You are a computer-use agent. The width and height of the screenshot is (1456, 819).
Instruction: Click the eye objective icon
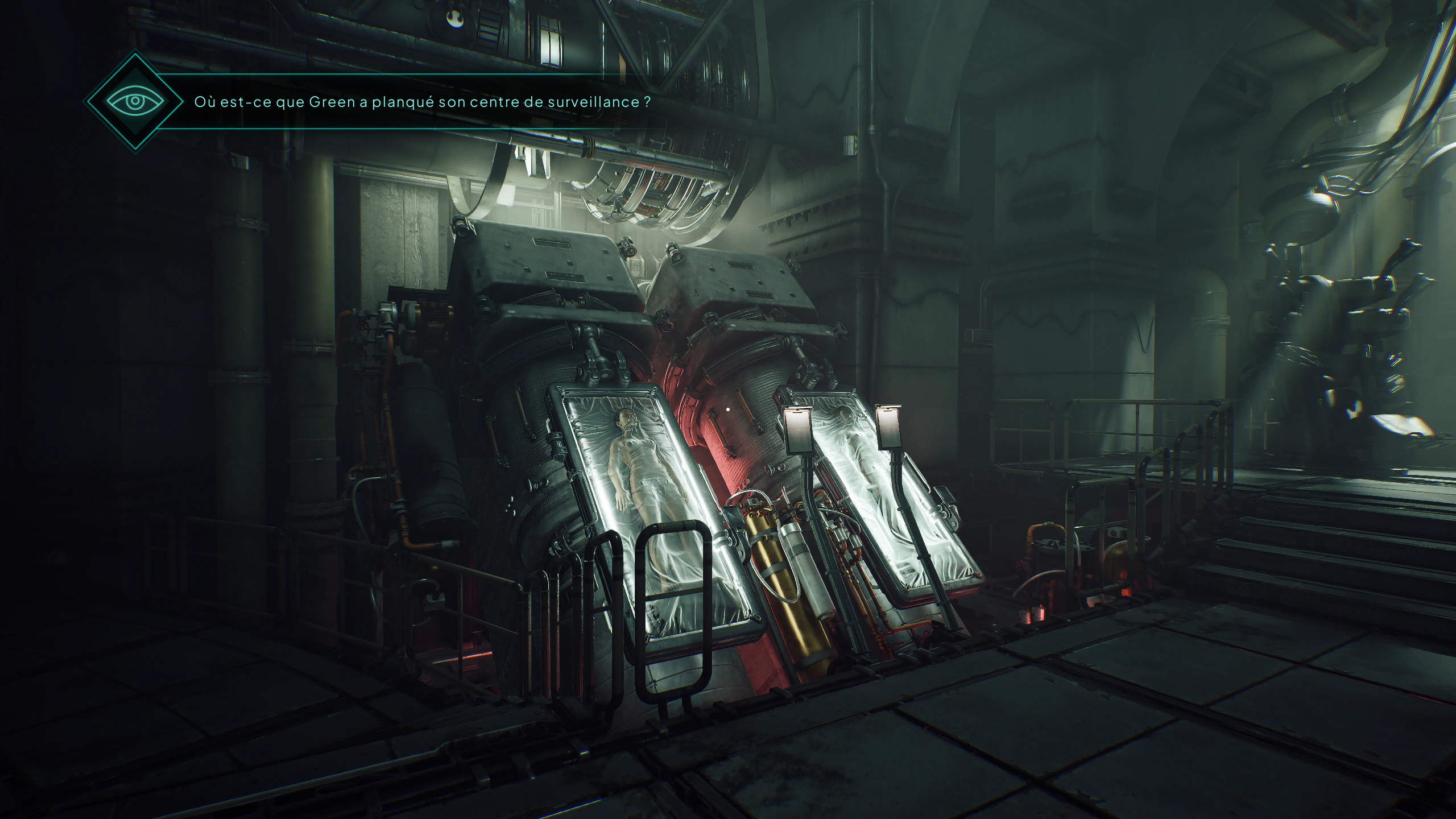point(135,102)
